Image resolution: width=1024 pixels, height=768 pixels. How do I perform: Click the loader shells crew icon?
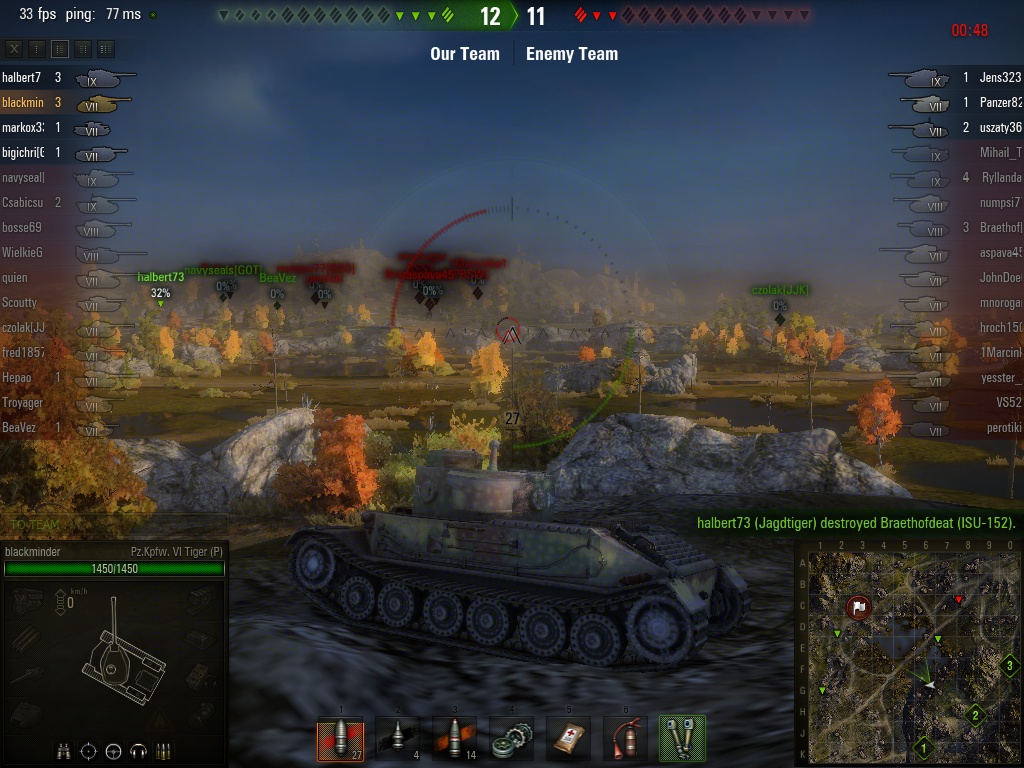pos(163,750)
